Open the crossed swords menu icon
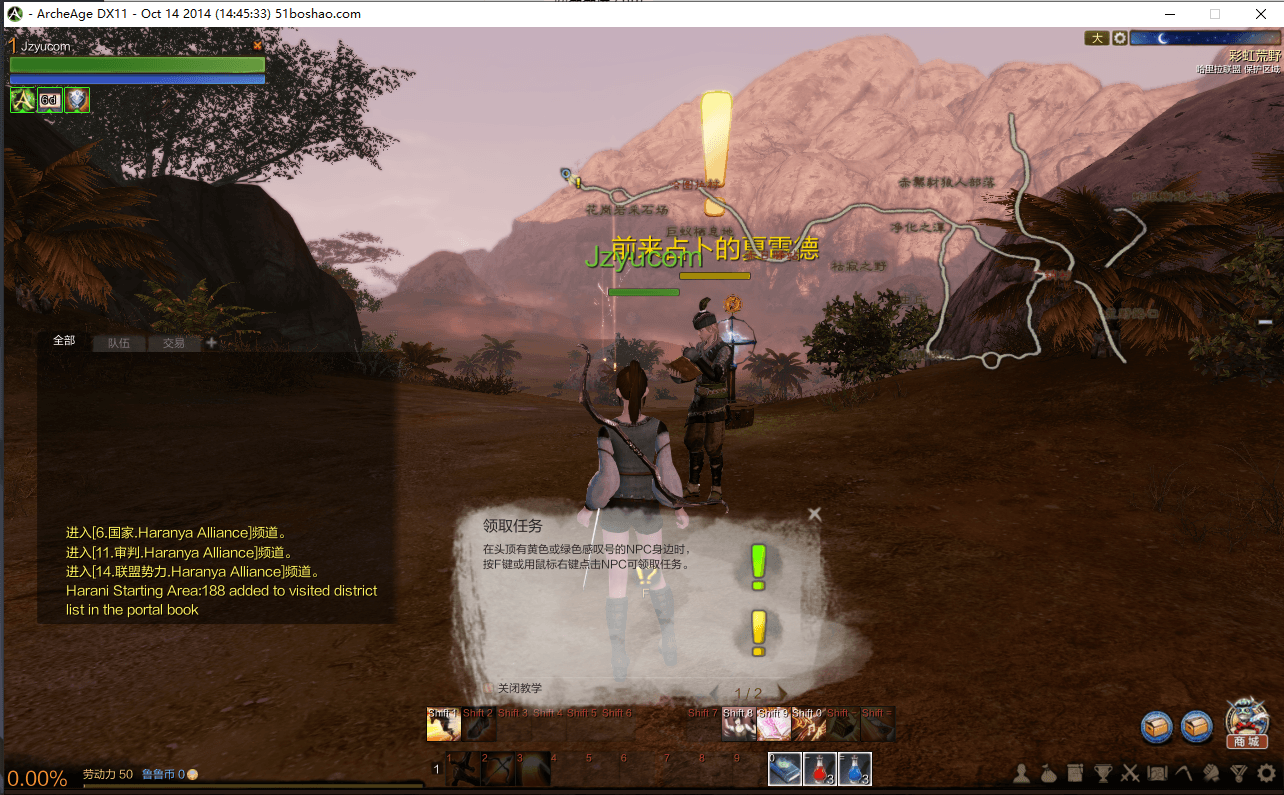1284x795 pixels. (x=1130, y=773)
